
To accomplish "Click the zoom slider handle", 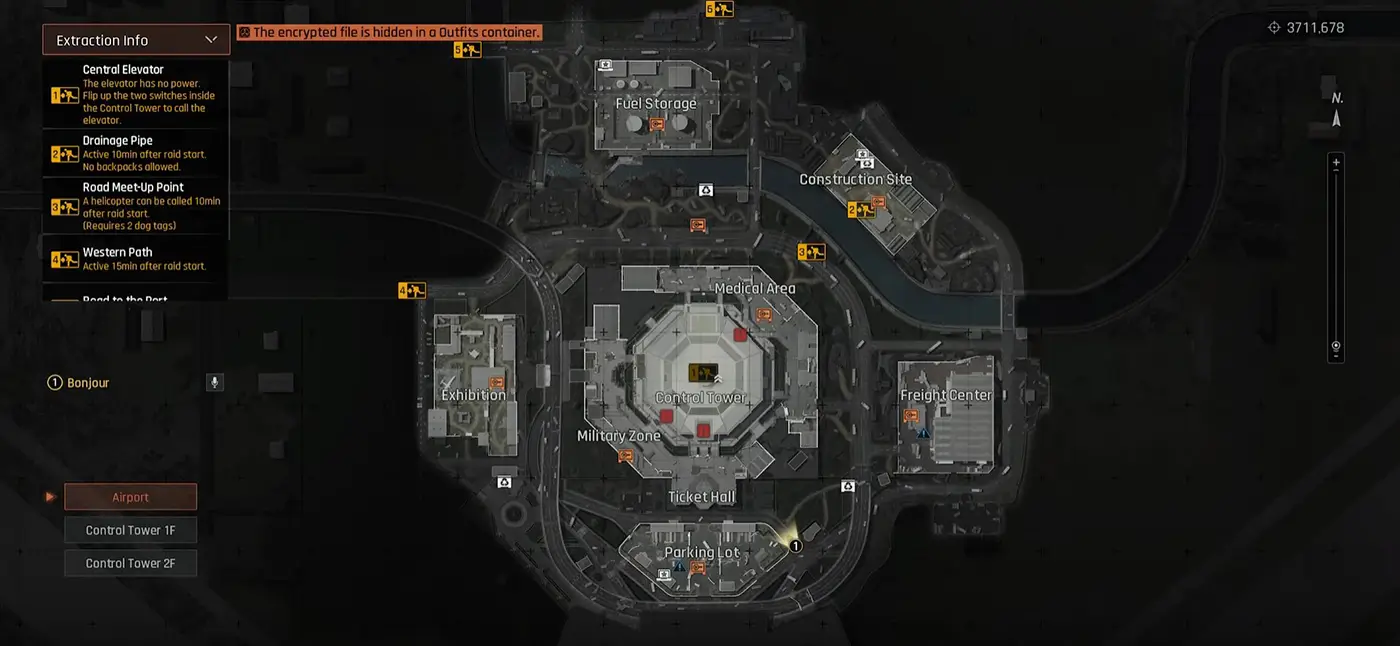I will (1336, 344).
